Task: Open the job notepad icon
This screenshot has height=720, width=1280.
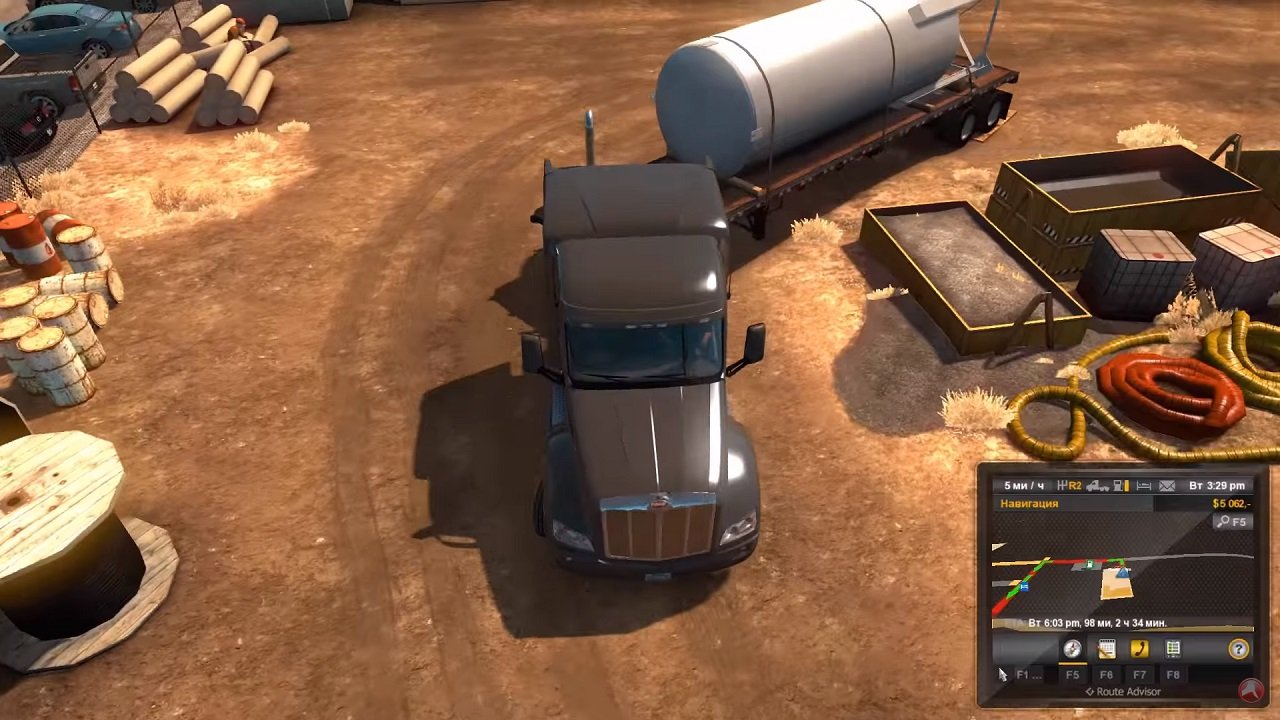Action: click(x=1105, y=648)
